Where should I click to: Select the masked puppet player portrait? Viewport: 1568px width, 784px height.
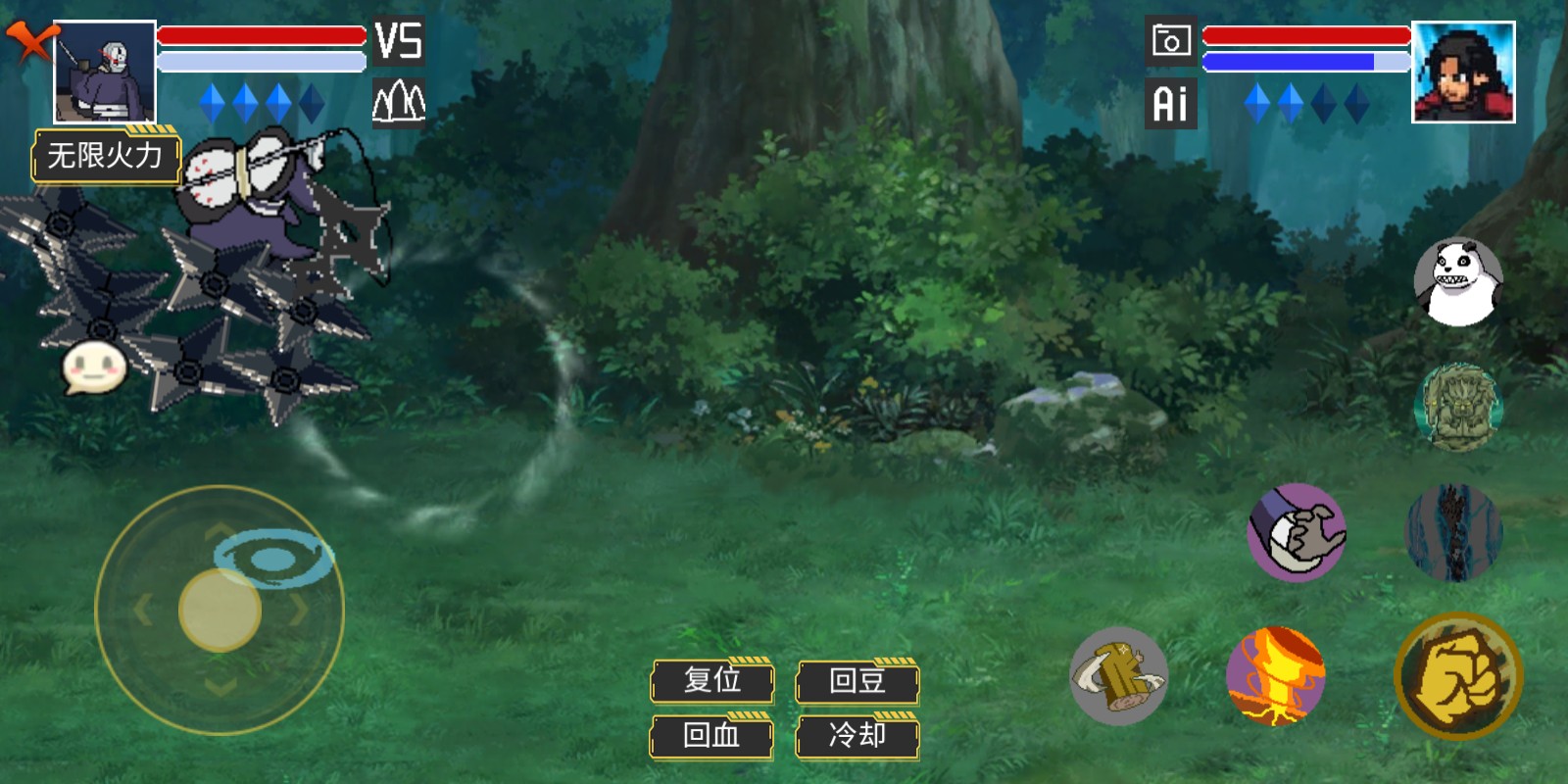(x=104, y=72)
